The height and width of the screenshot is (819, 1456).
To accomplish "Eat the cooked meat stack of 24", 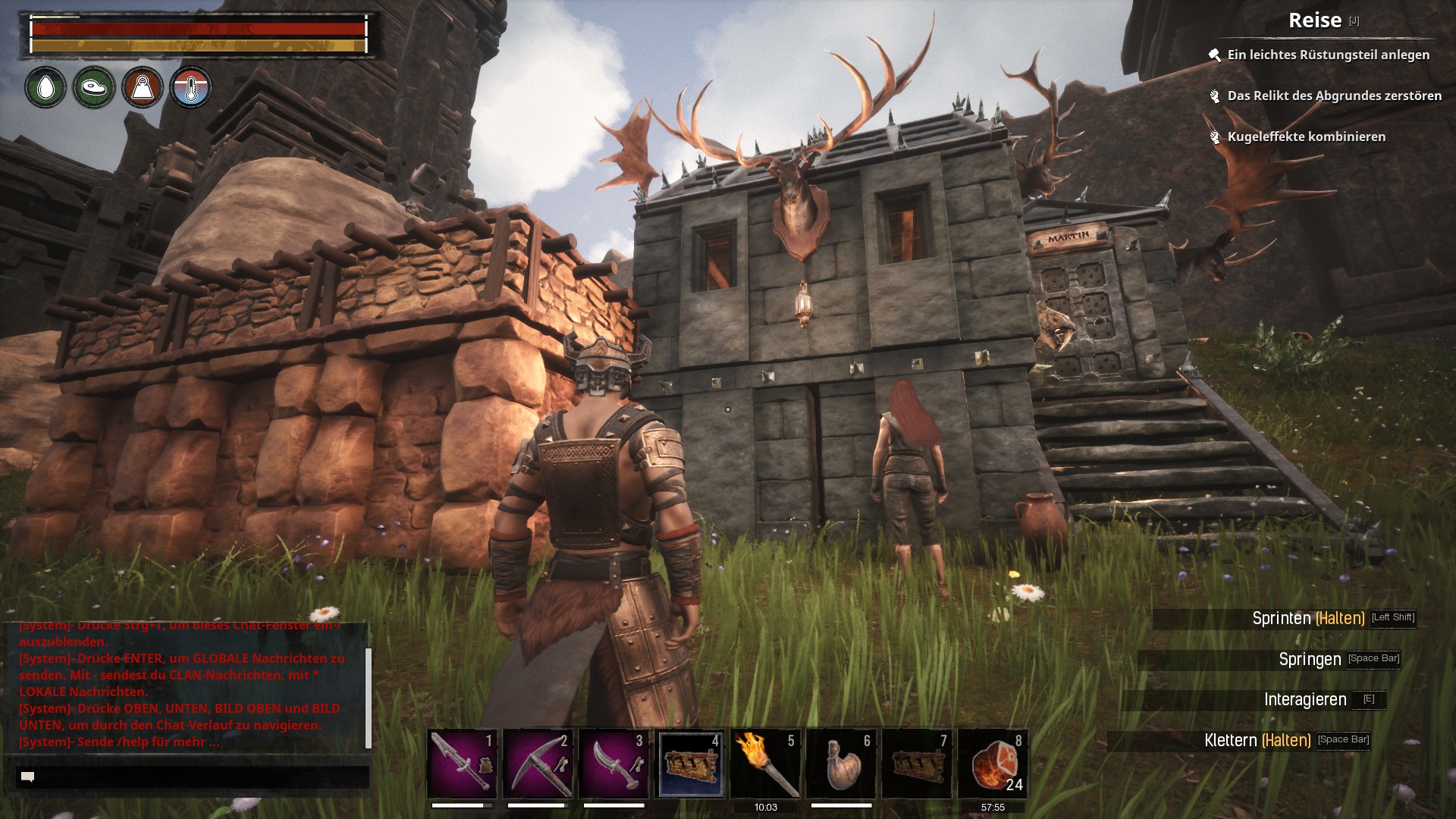I will coord(993,764).
